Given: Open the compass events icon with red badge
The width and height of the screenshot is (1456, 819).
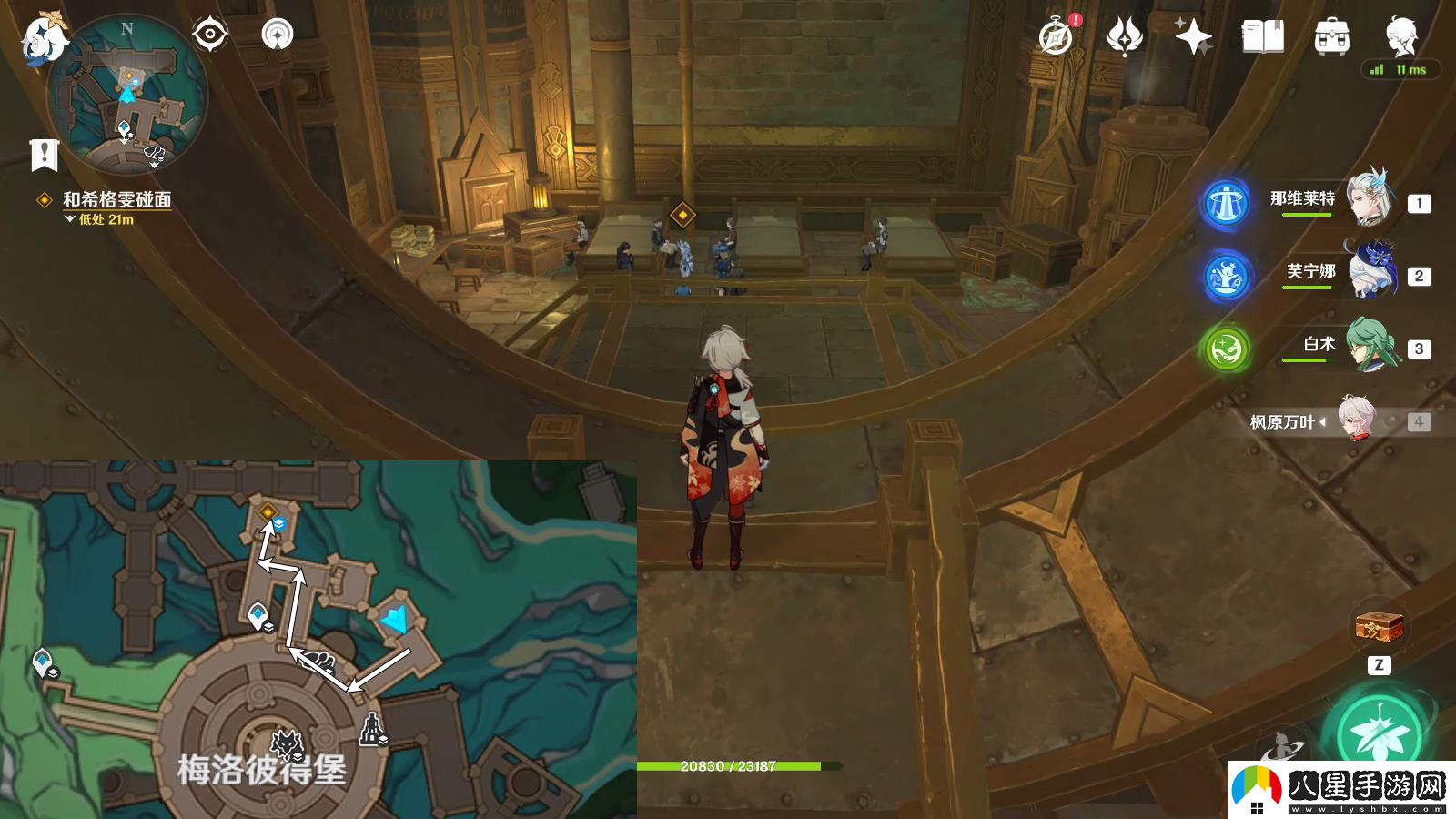Looking at the screenshot, I should pos(1057,37).
